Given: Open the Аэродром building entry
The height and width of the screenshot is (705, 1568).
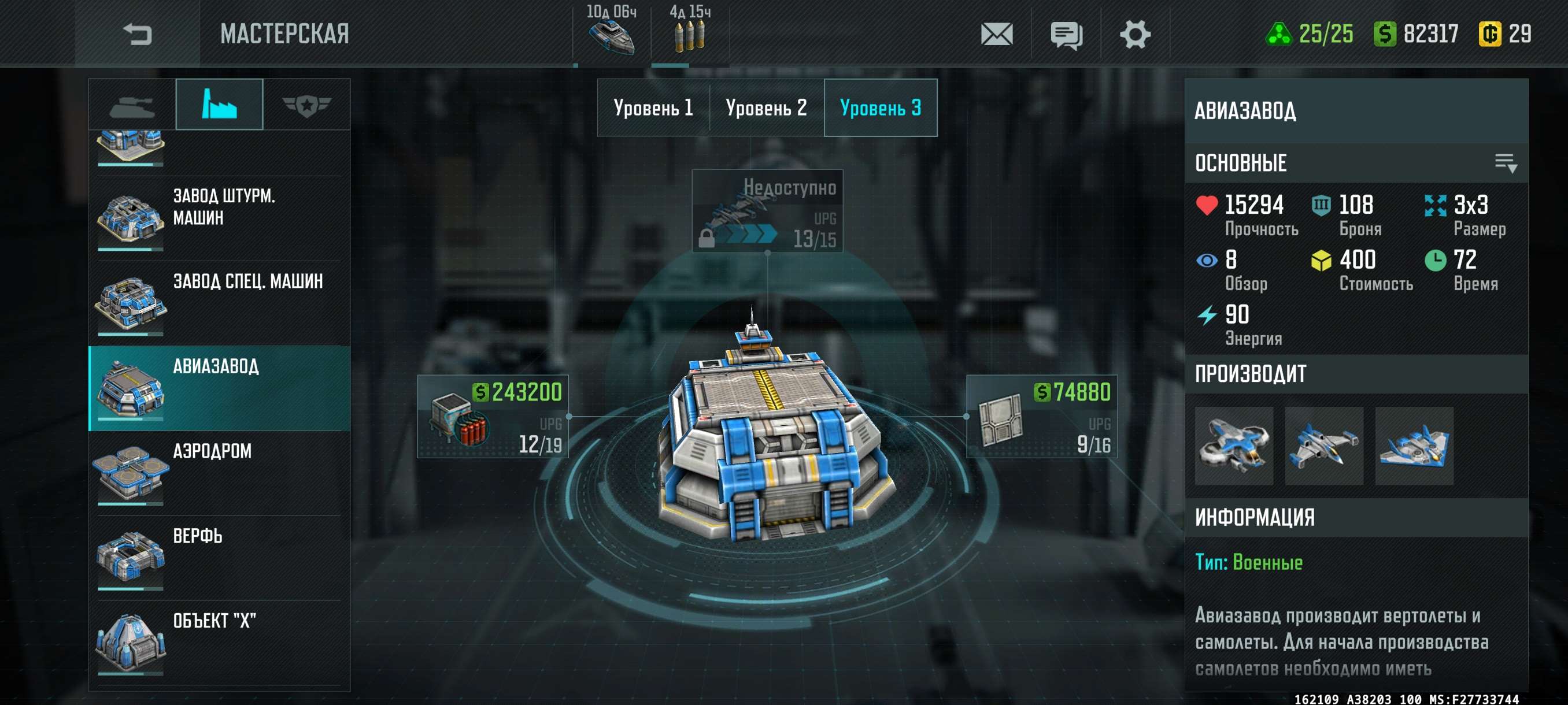Looking at the screenshot, I should (219, 473).
